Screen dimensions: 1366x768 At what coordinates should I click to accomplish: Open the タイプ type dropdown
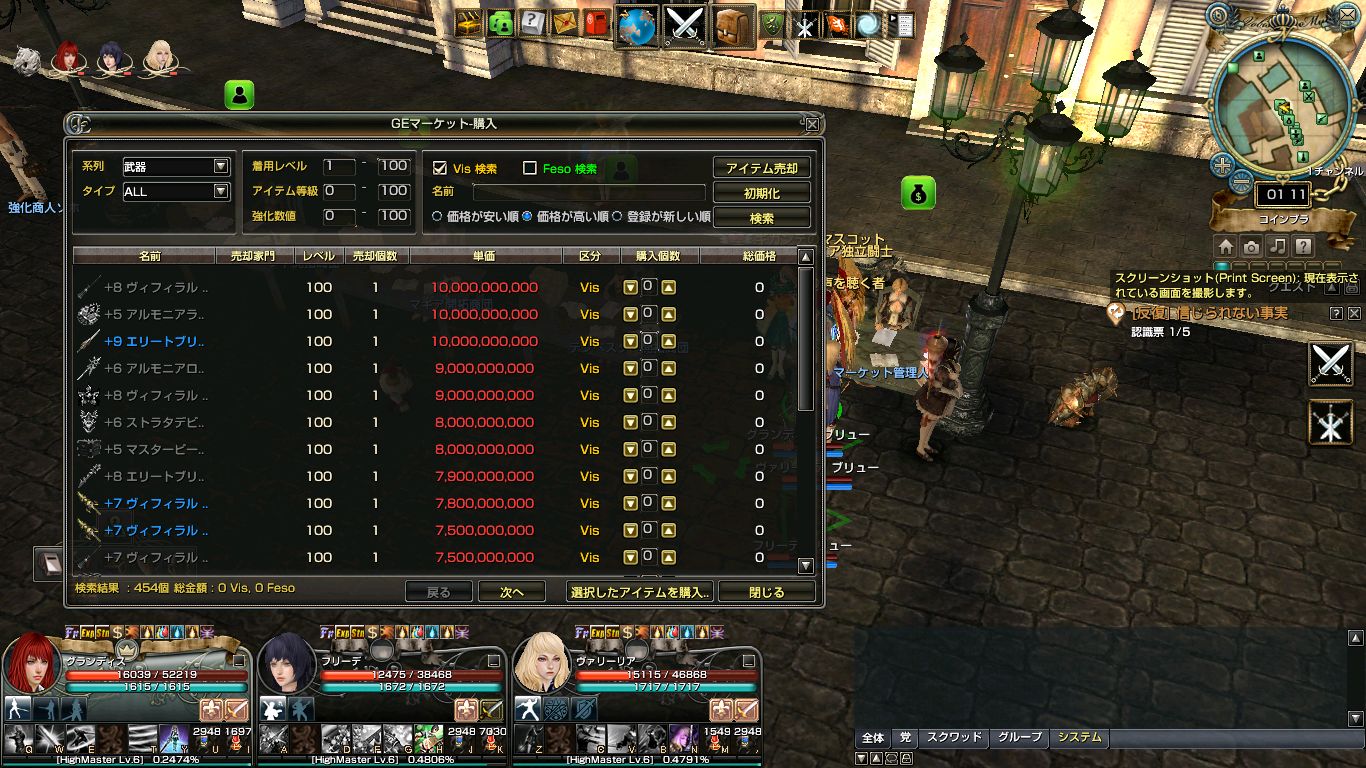click(221, 192)
